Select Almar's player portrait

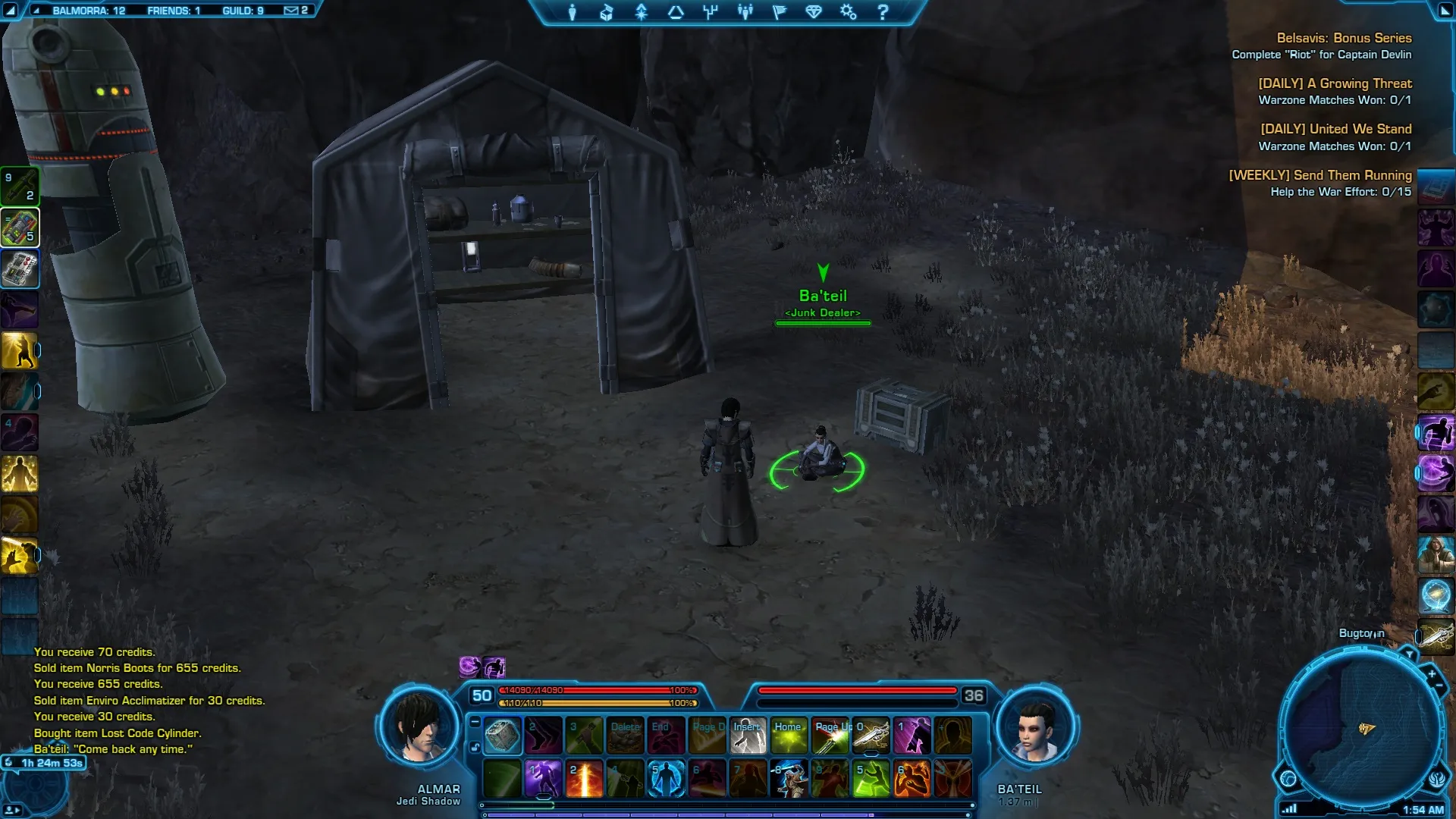pos(418,726)
